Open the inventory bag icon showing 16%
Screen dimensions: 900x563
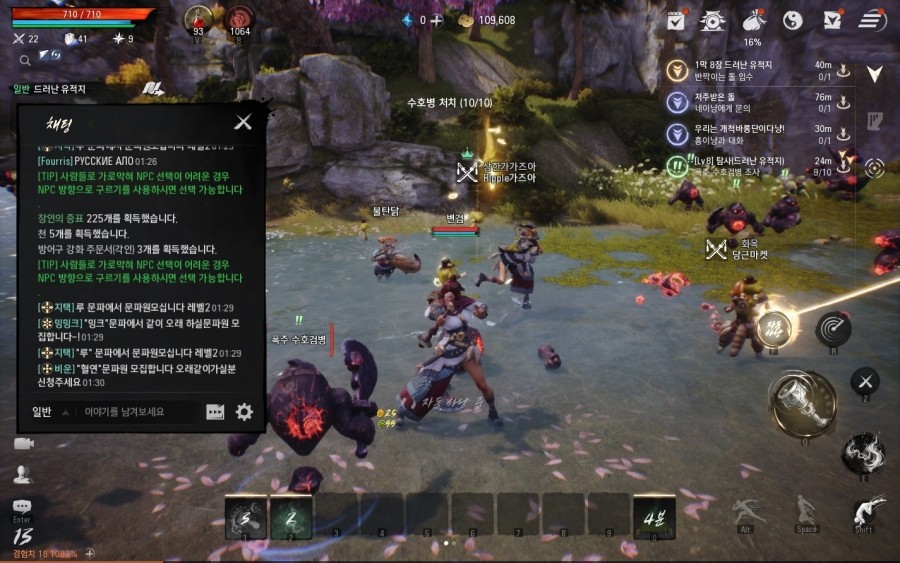click(752, 20)
